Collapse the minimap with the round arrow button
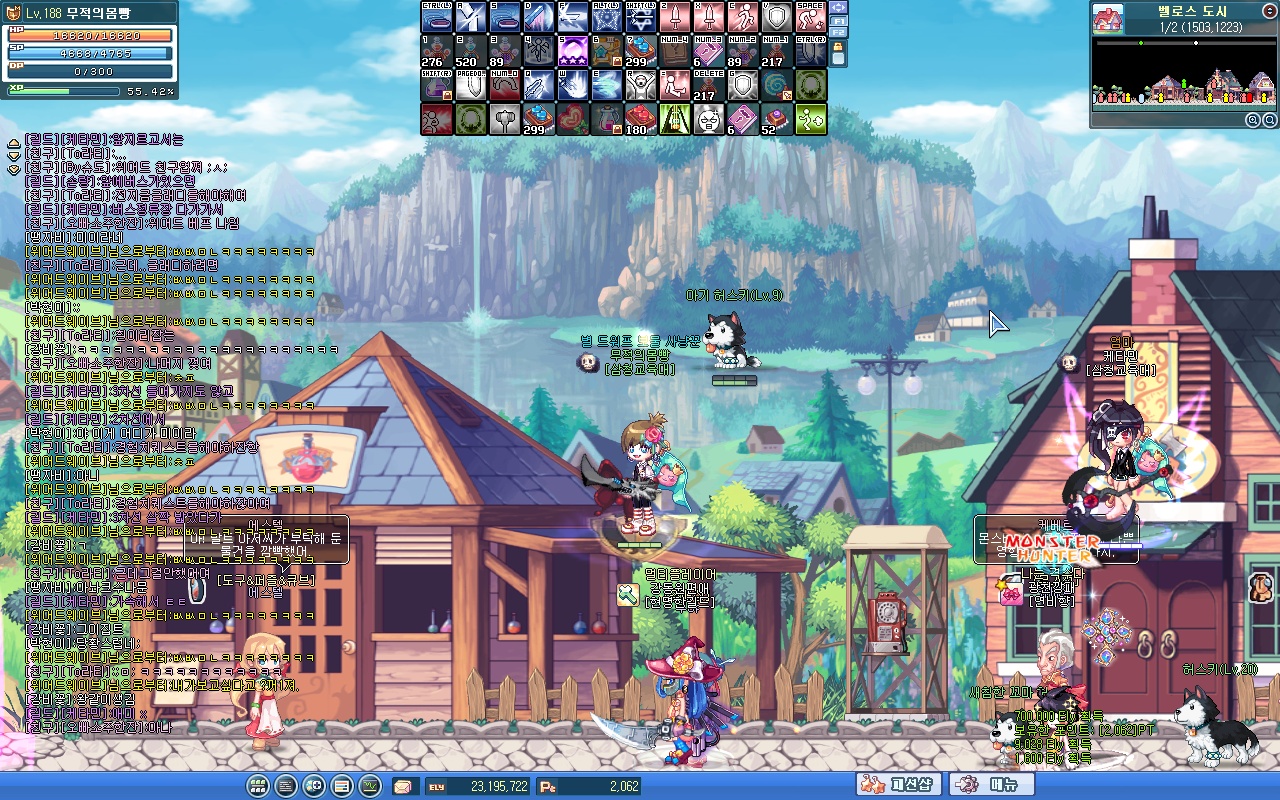 tap(1269, 11)
